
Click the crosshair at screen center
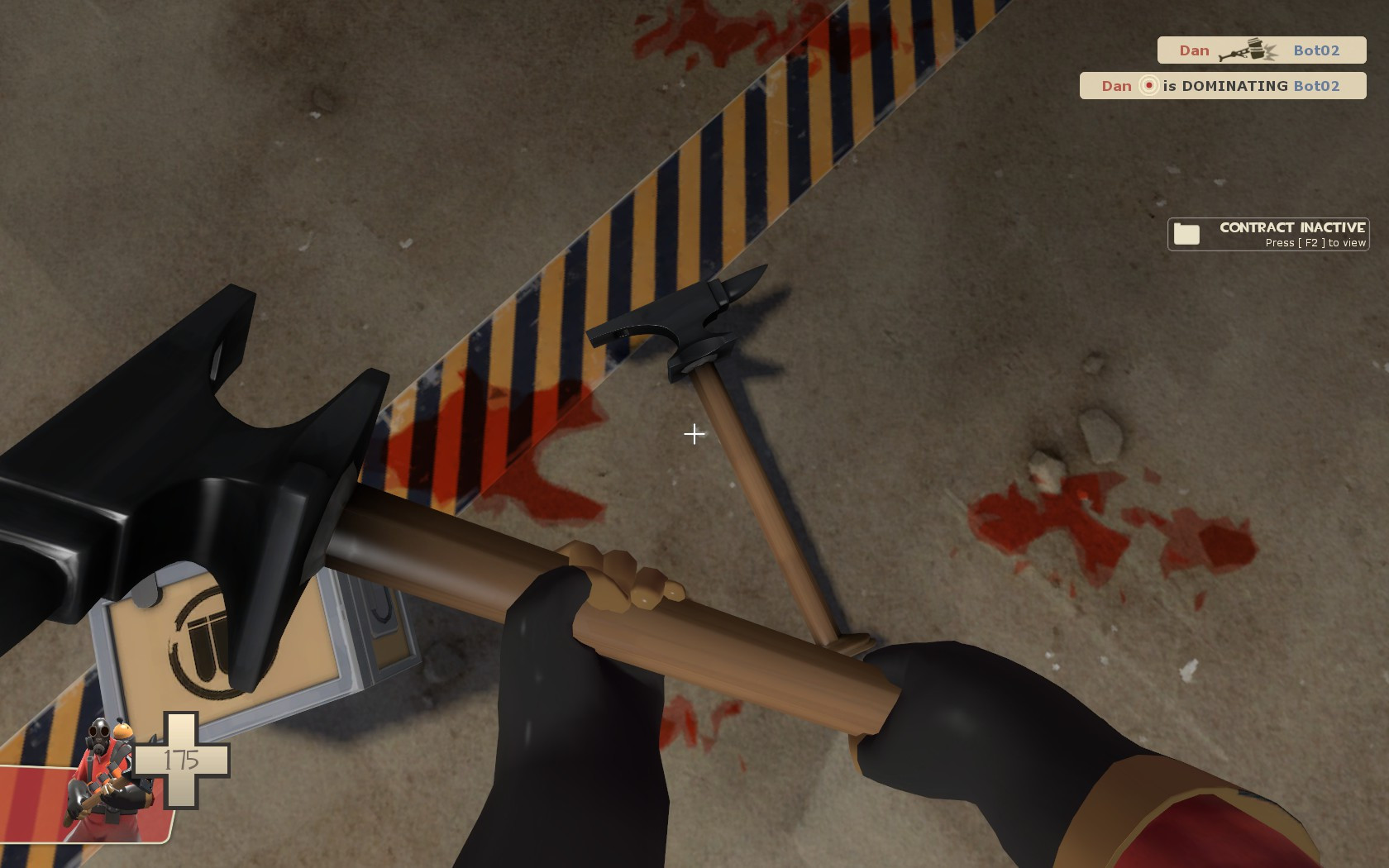click(x=694, y=433)
